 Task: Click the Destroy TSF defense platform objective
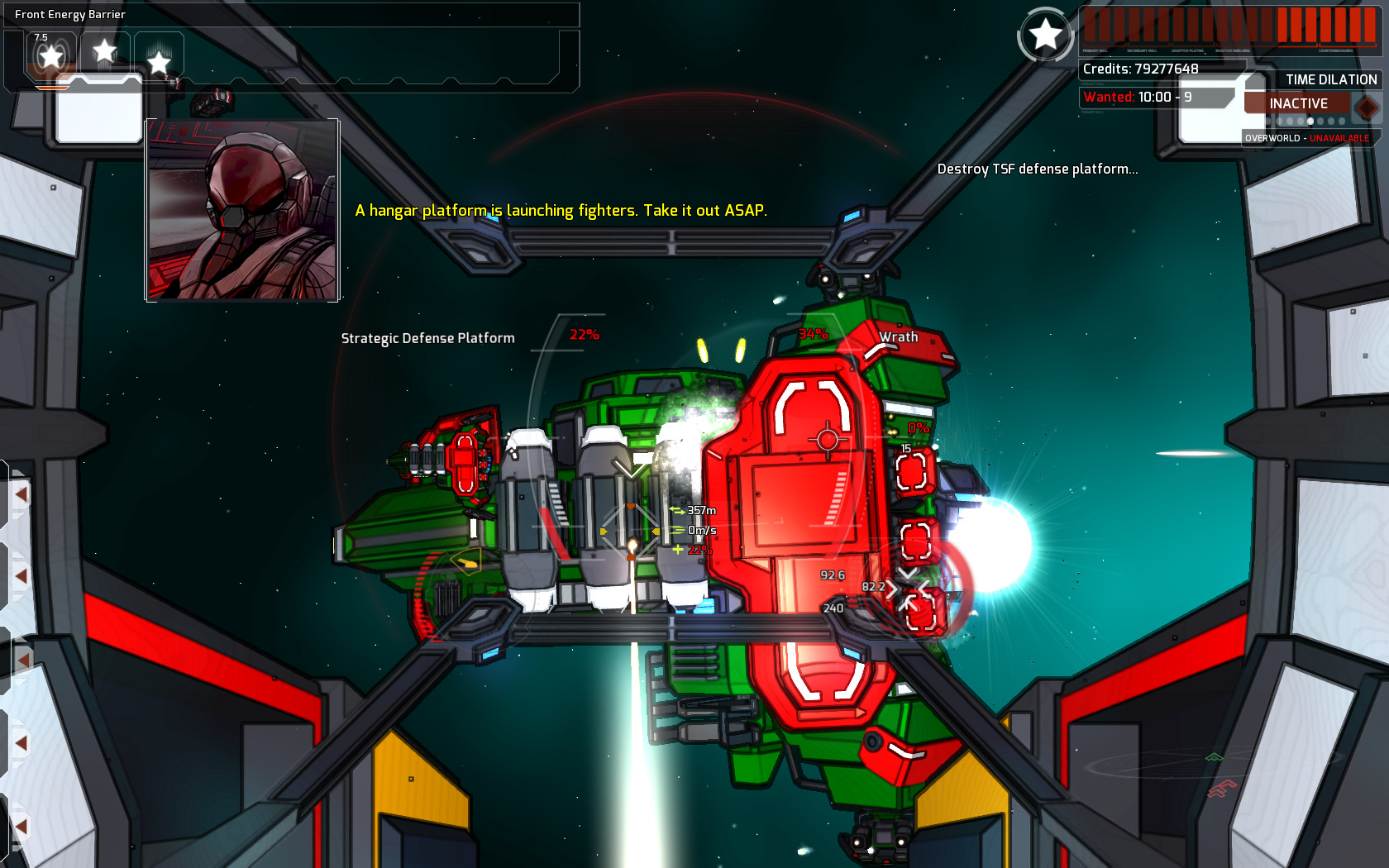click(1038, 169)
